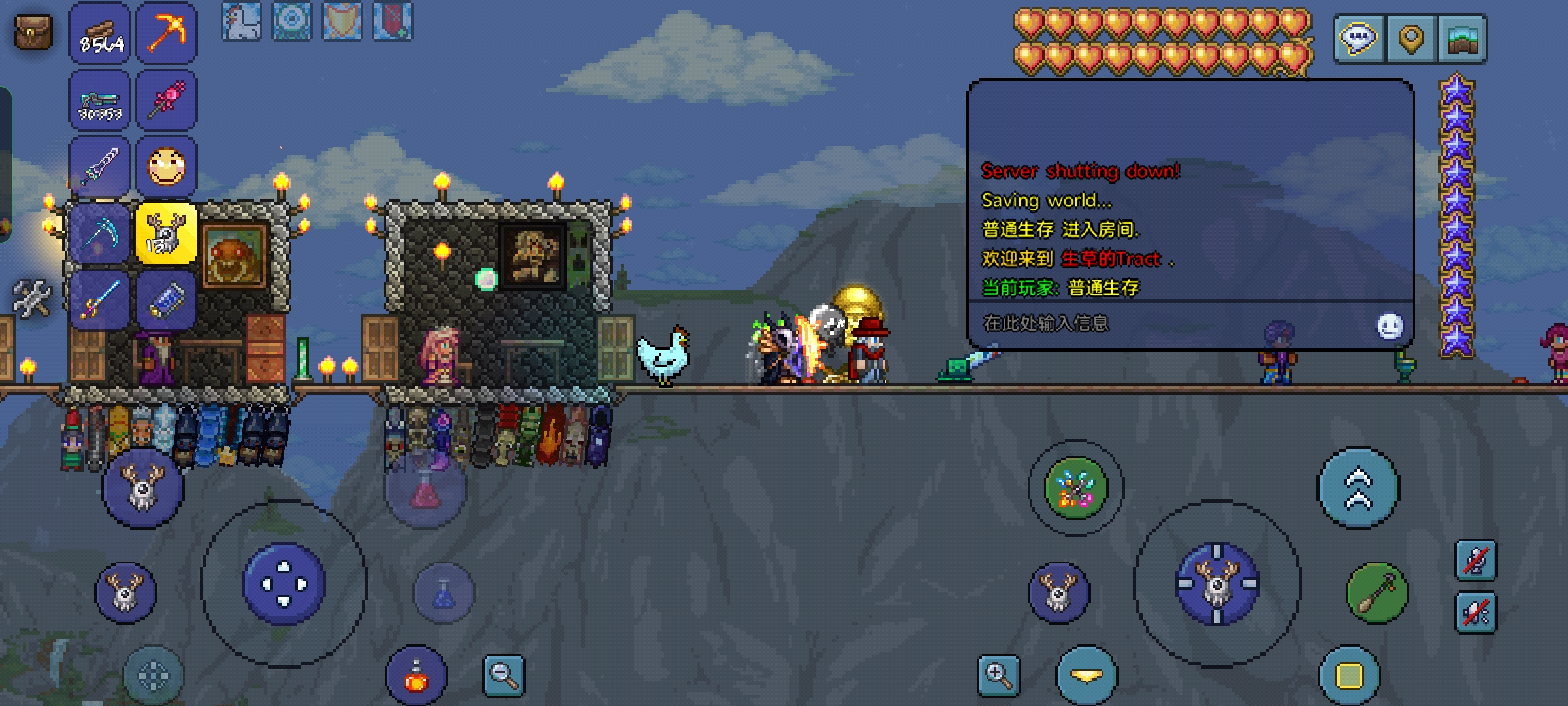Select the highlighted yellow hotbar slot
The height and width of the screenshot is (706, 1568).
pyautogui.click(x=166, y=234)
